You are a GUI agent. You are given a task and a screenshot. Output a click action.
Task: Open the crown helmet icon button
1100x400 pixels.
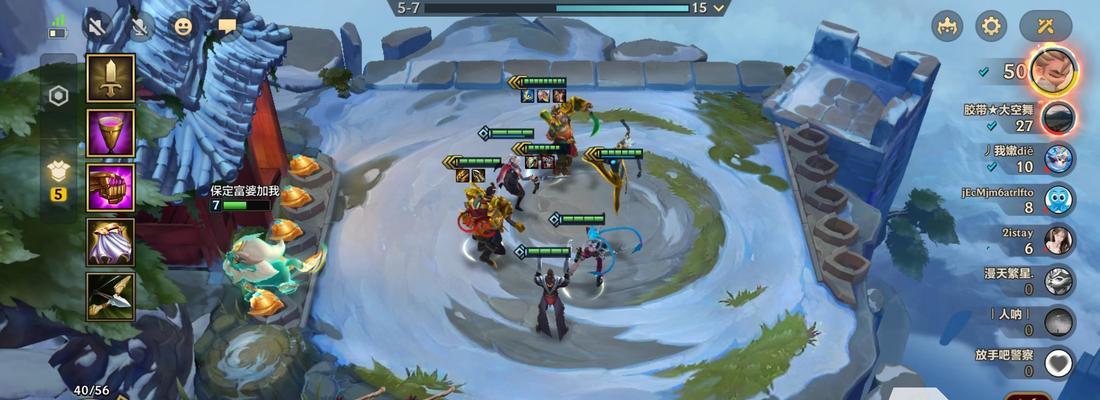(x=947, y=26)
